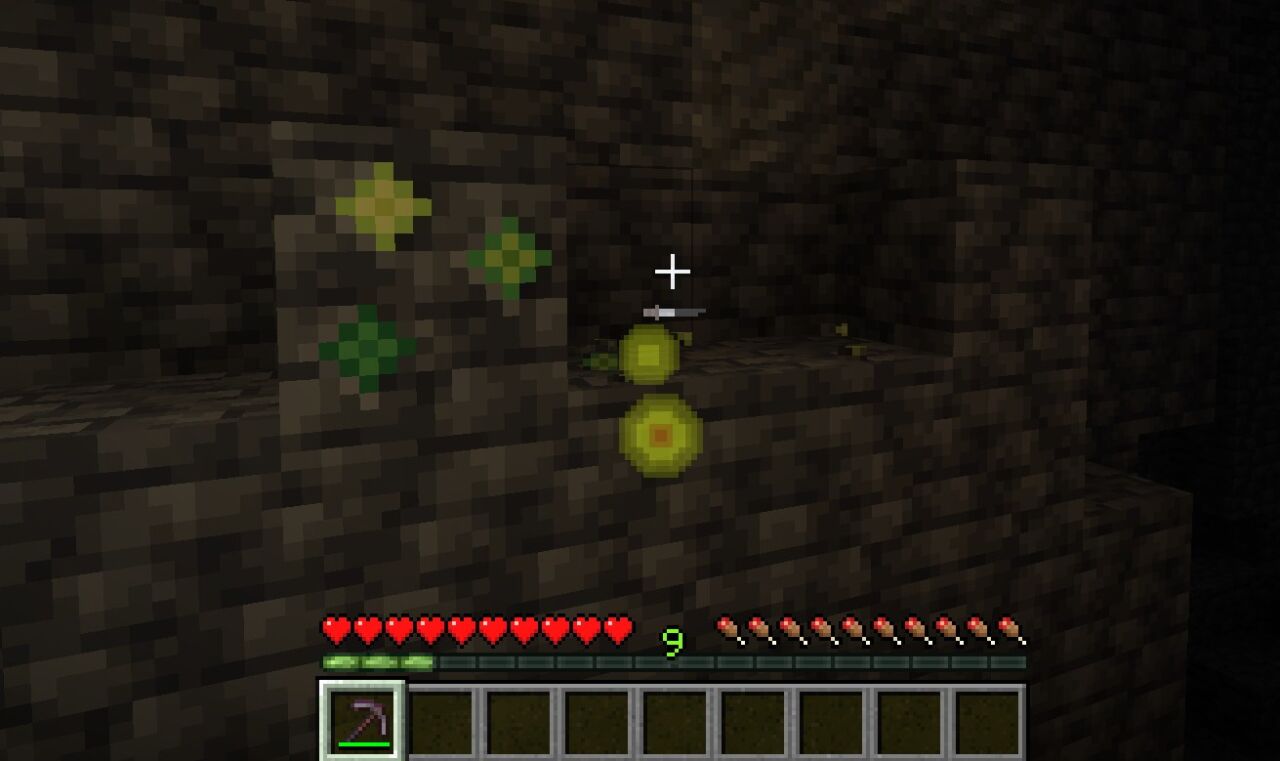Click the experience level number 9
Image resolution: width=1280 pixels, height=761 pixels.
tap(672, 641)
